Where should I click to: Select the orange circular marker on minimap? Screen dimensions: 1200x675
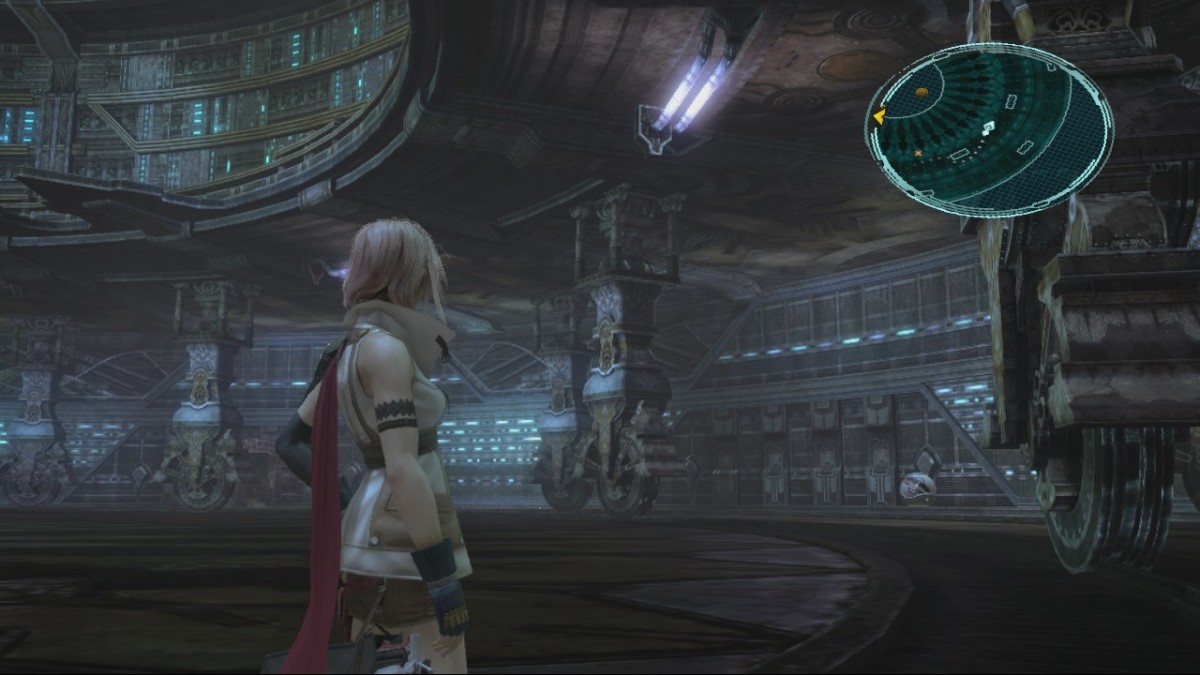point(921,92)
